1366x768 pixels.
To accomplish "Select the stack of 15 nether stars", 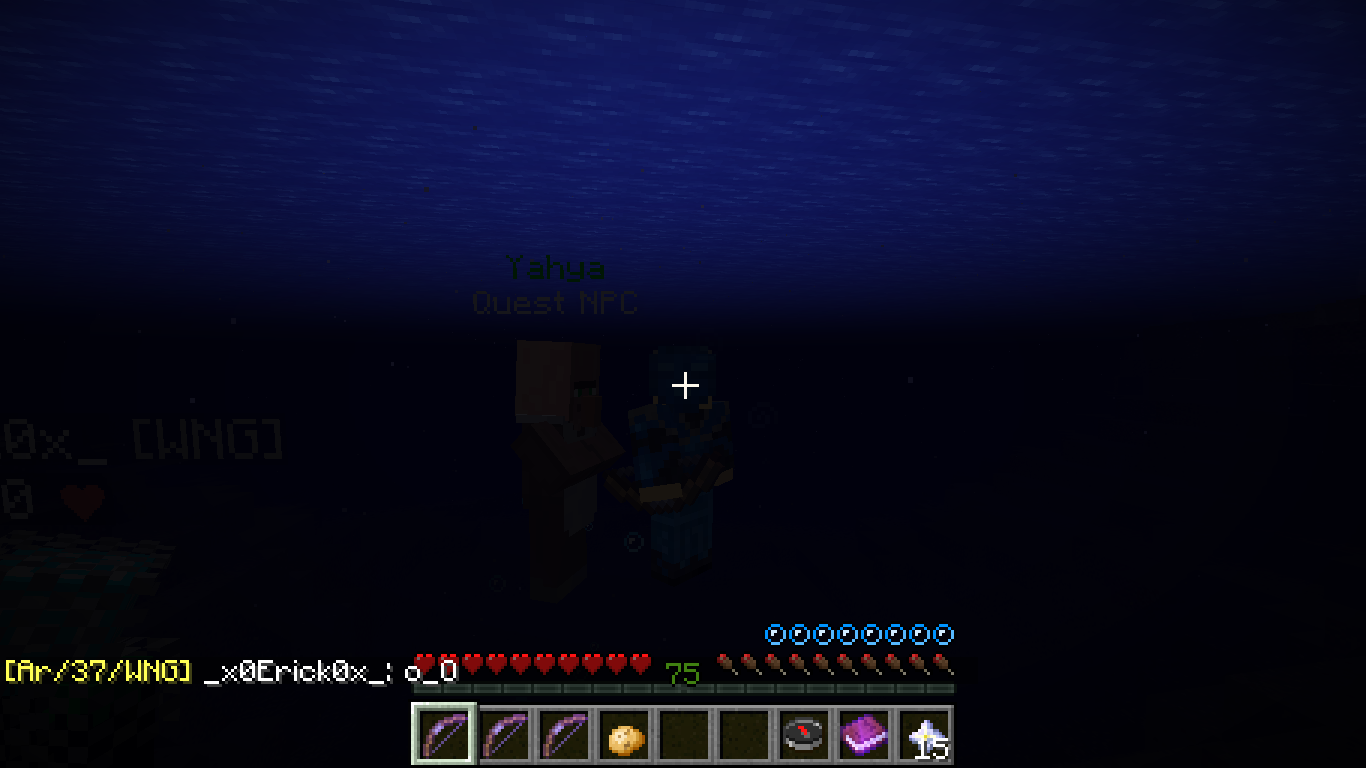I will [x=925, y=735].
